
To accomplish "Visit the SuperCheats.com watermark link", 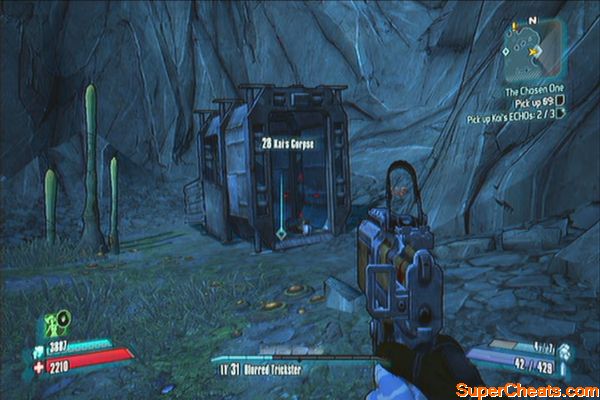I will click(525, 388).
